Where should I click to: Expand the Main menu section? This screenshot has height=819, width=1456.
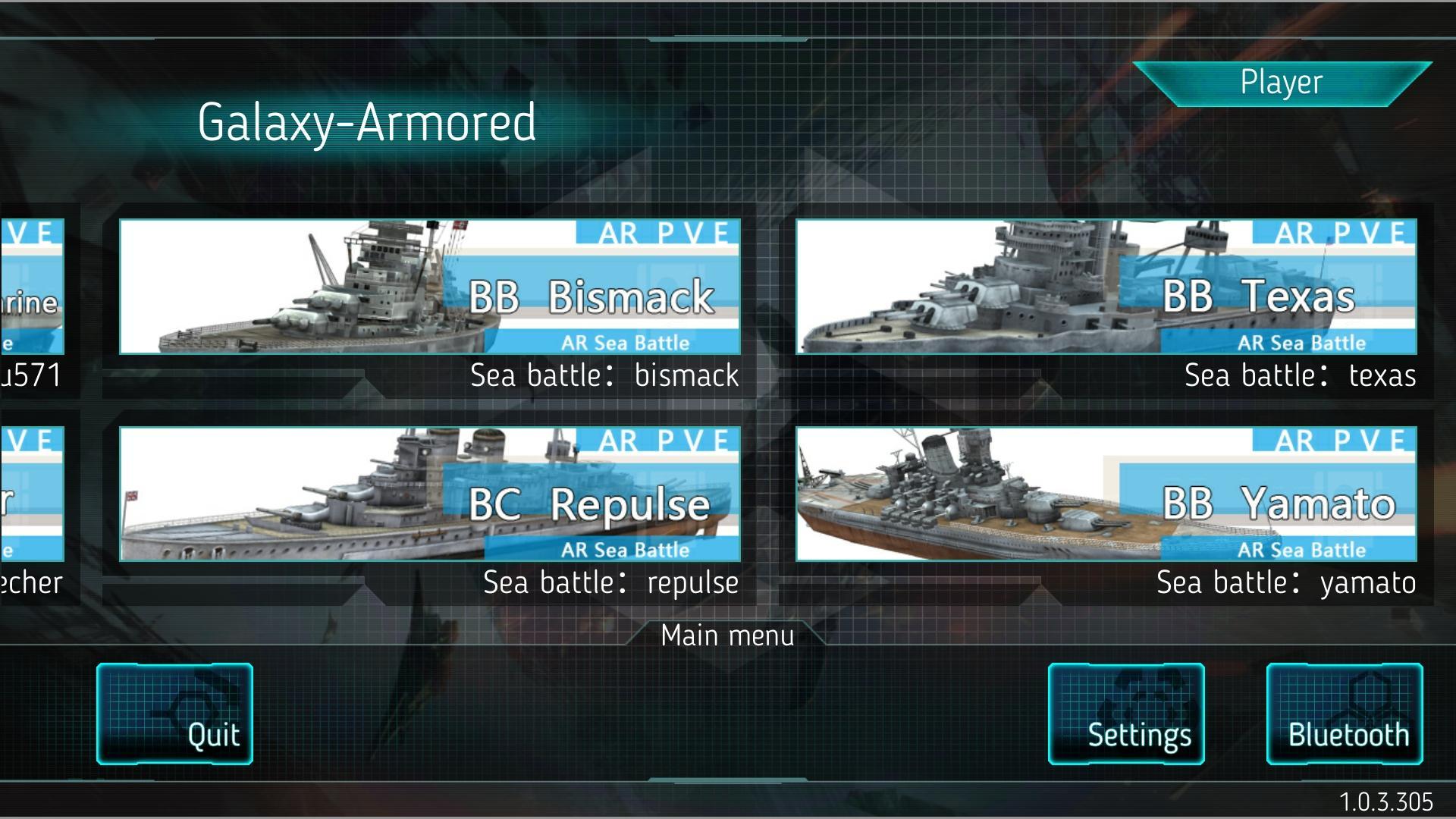(x=726, y=635)
